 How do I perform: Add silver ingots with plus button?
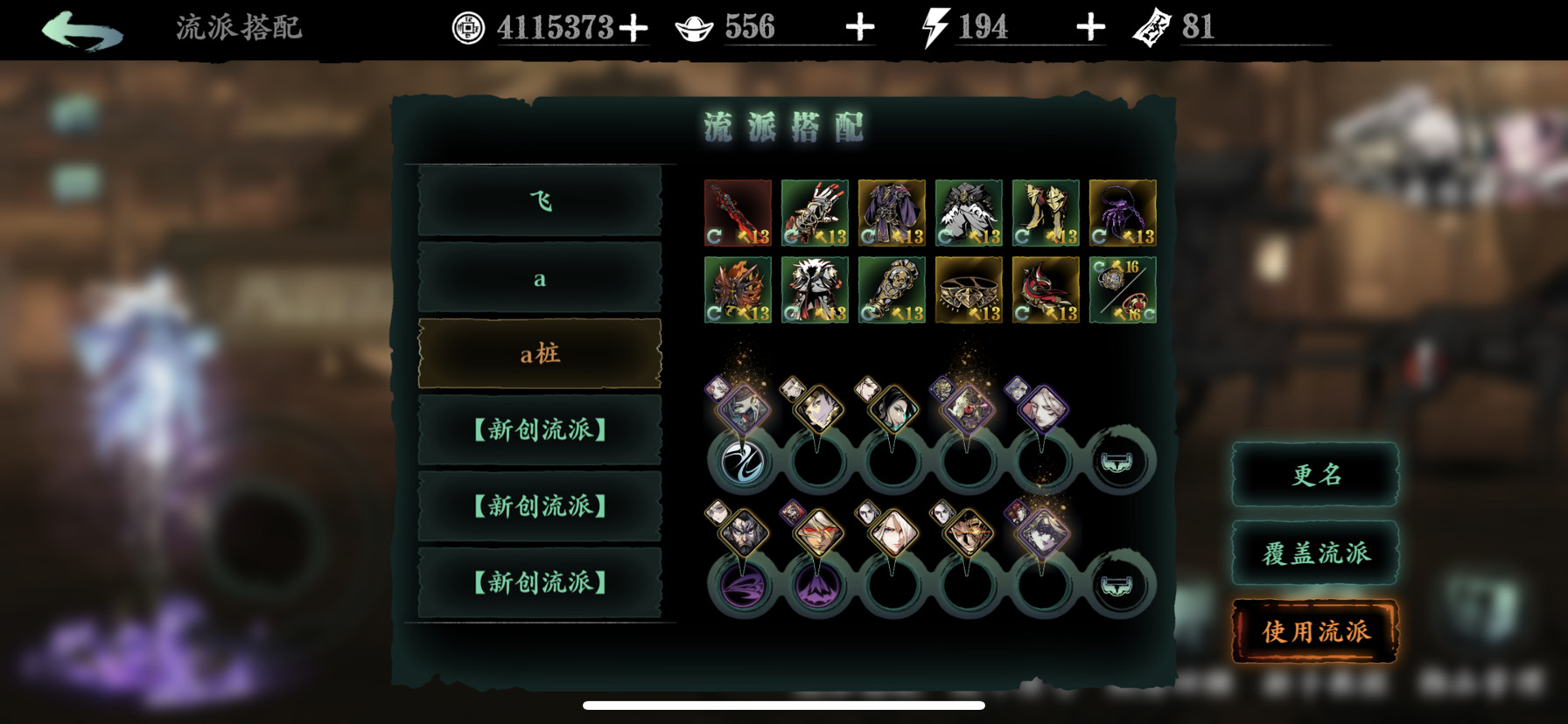(x=860, y=28)
